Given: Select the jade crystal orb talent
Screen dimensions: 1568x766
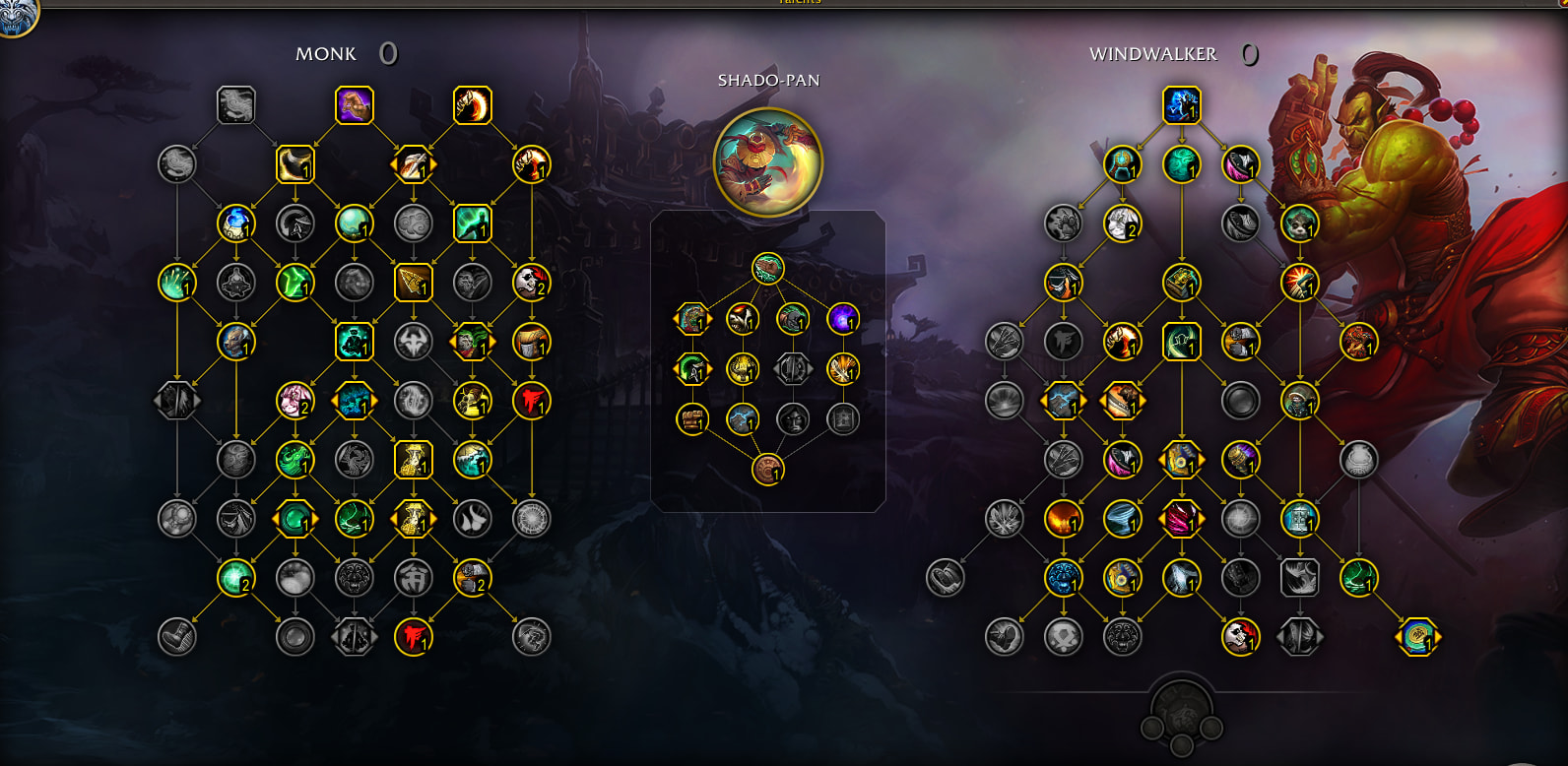Looking at the screenshot, I should point(354,223).
